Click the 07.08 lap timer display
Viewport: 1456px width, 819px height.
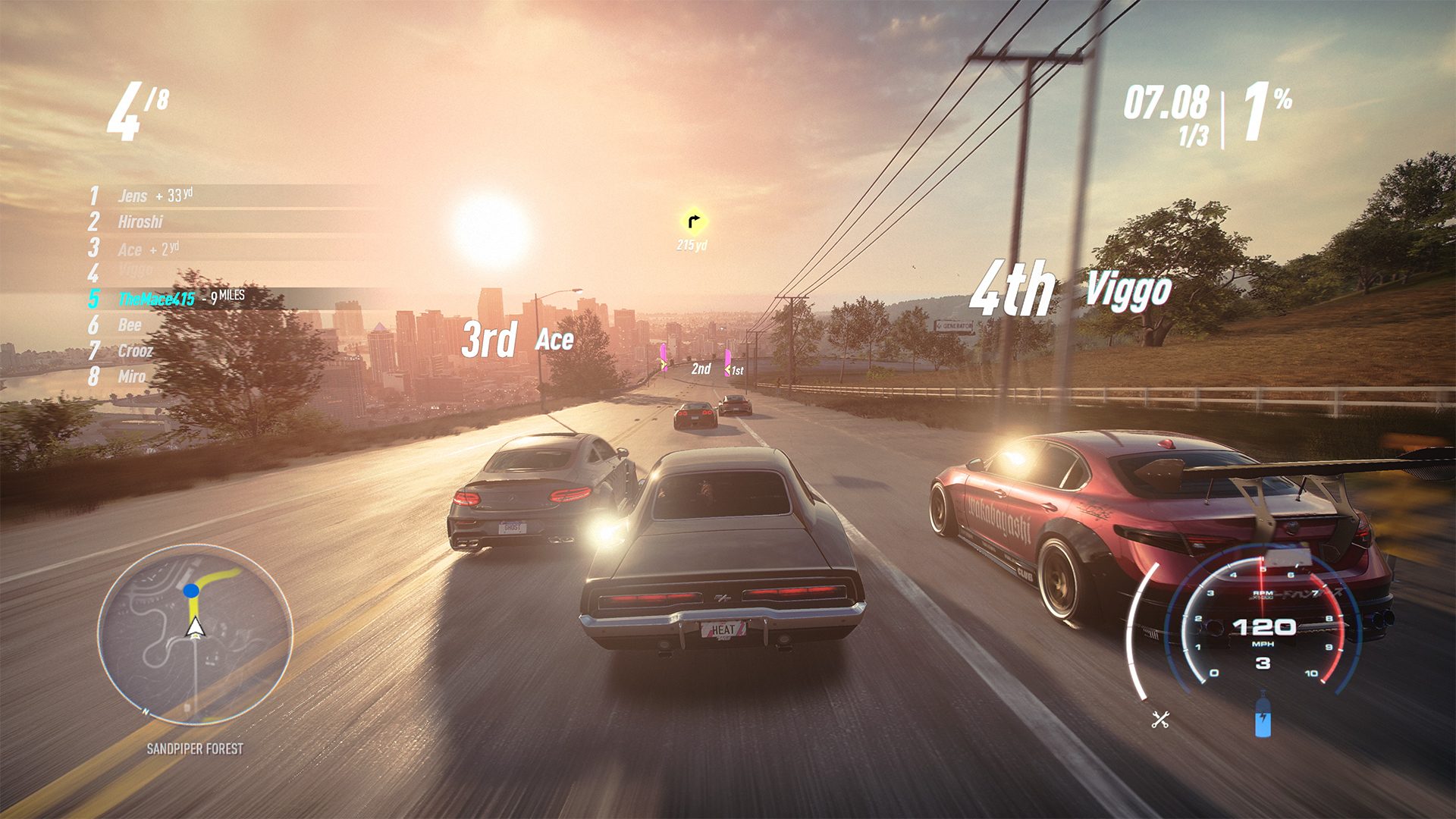click(1166, 102)
